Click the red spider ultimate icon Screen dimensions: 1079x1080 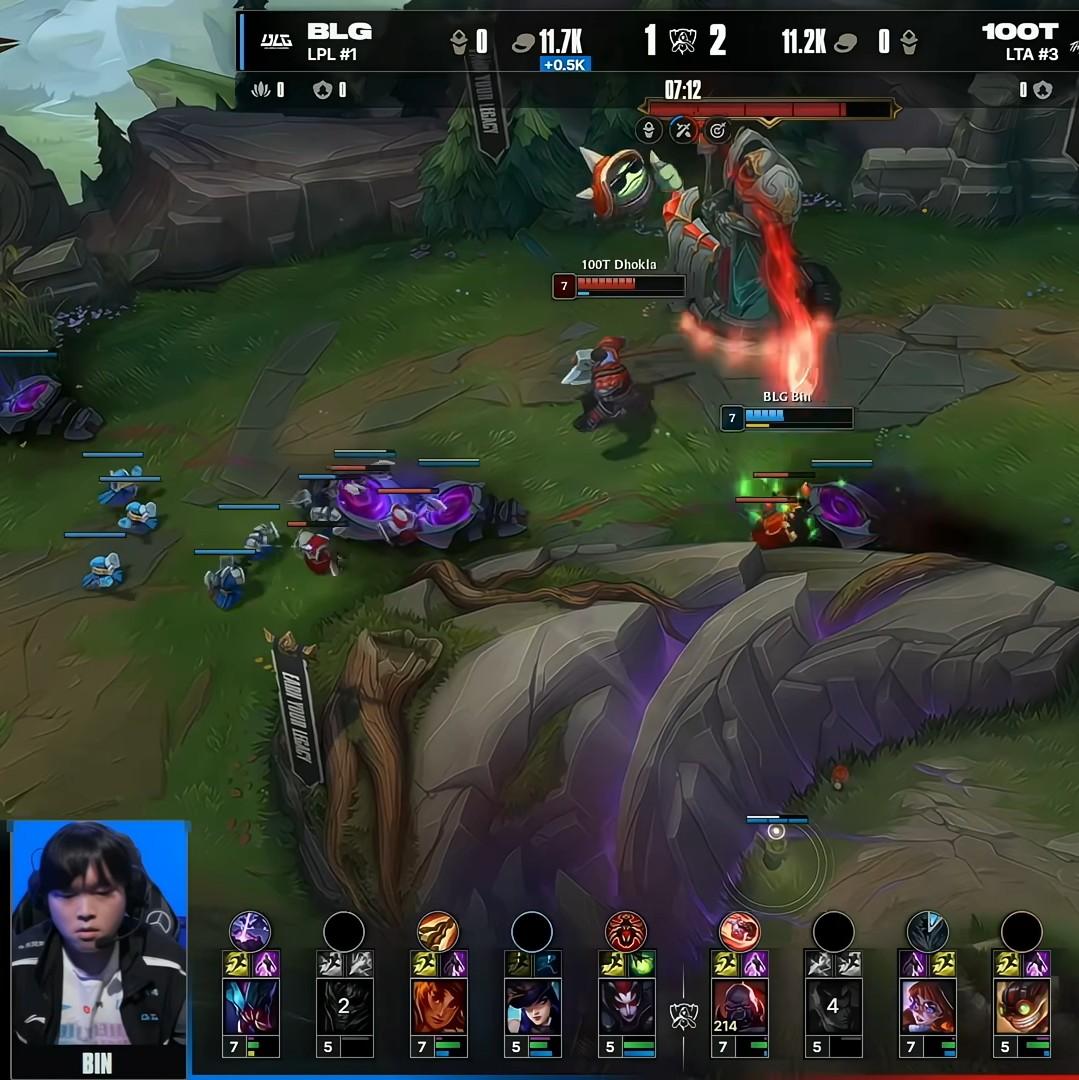[626, 931]
